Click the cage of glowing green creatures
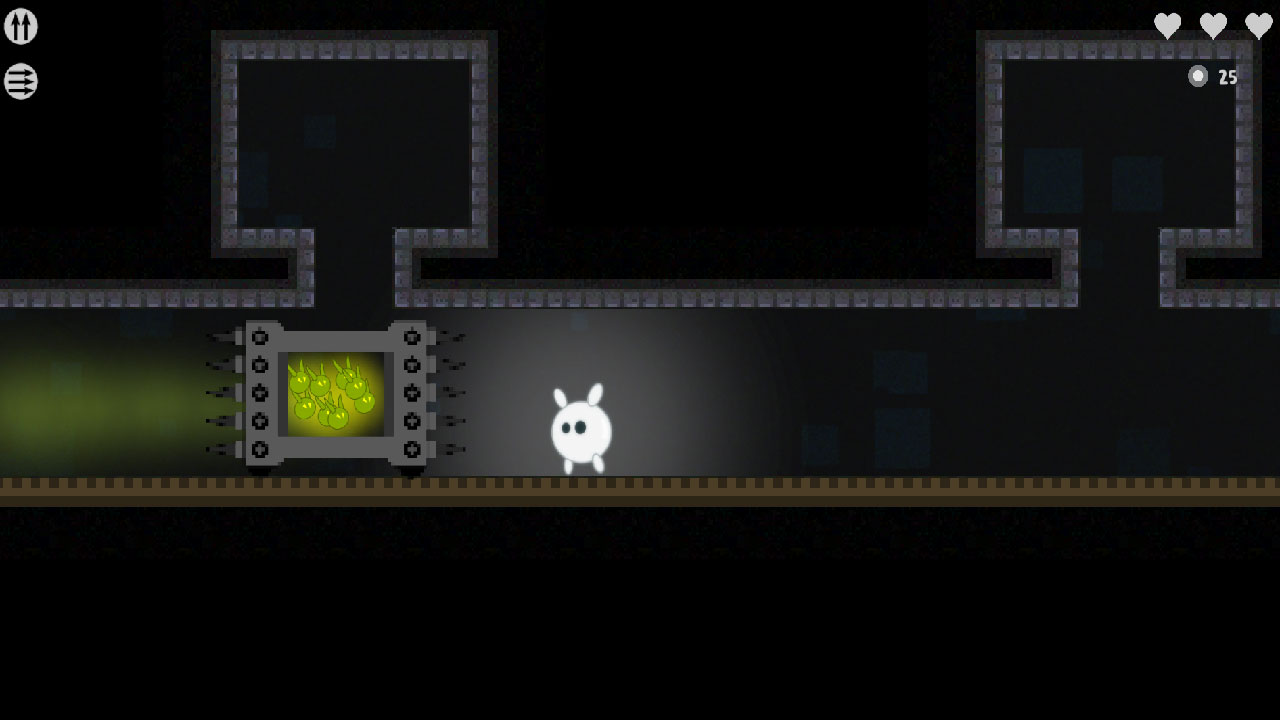Viewport: 1280px width, 720px height. (x=337, y=395)
